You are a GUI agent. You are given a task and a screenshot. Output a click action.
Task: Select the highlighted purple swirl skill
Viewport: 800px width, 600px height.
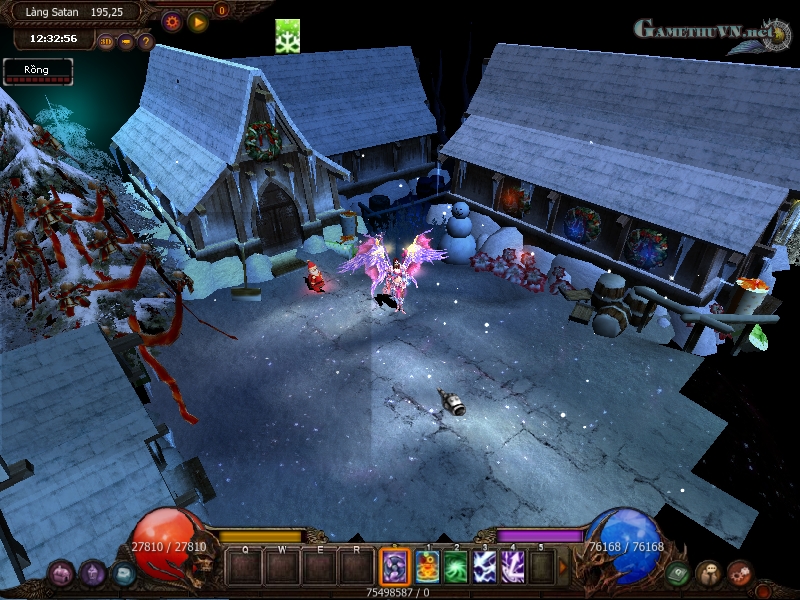point(395,568)
